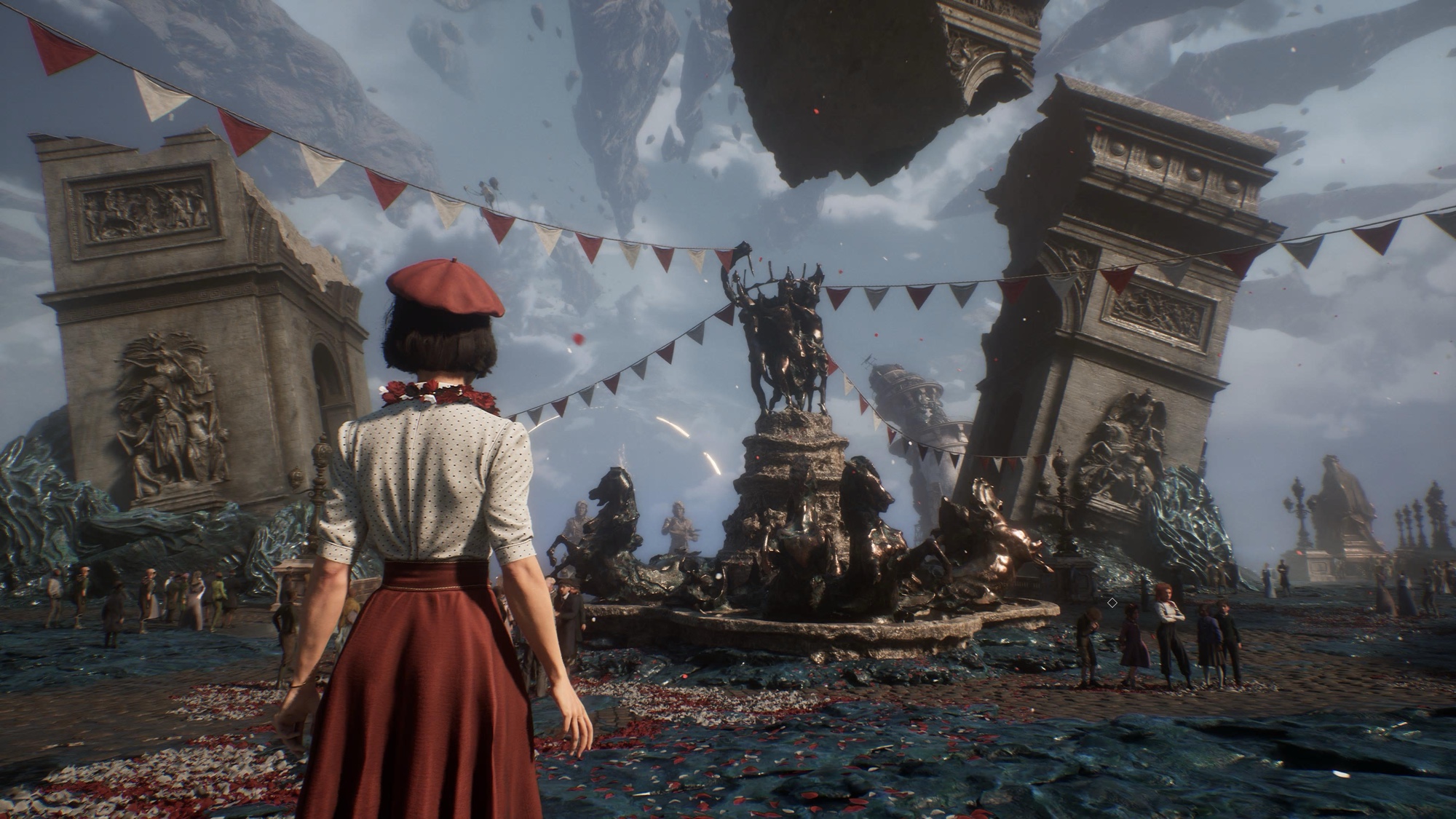This screenshot has height=819, width=1456.
Task: Click the diamond interaction marker
Action: [1112, 603]
